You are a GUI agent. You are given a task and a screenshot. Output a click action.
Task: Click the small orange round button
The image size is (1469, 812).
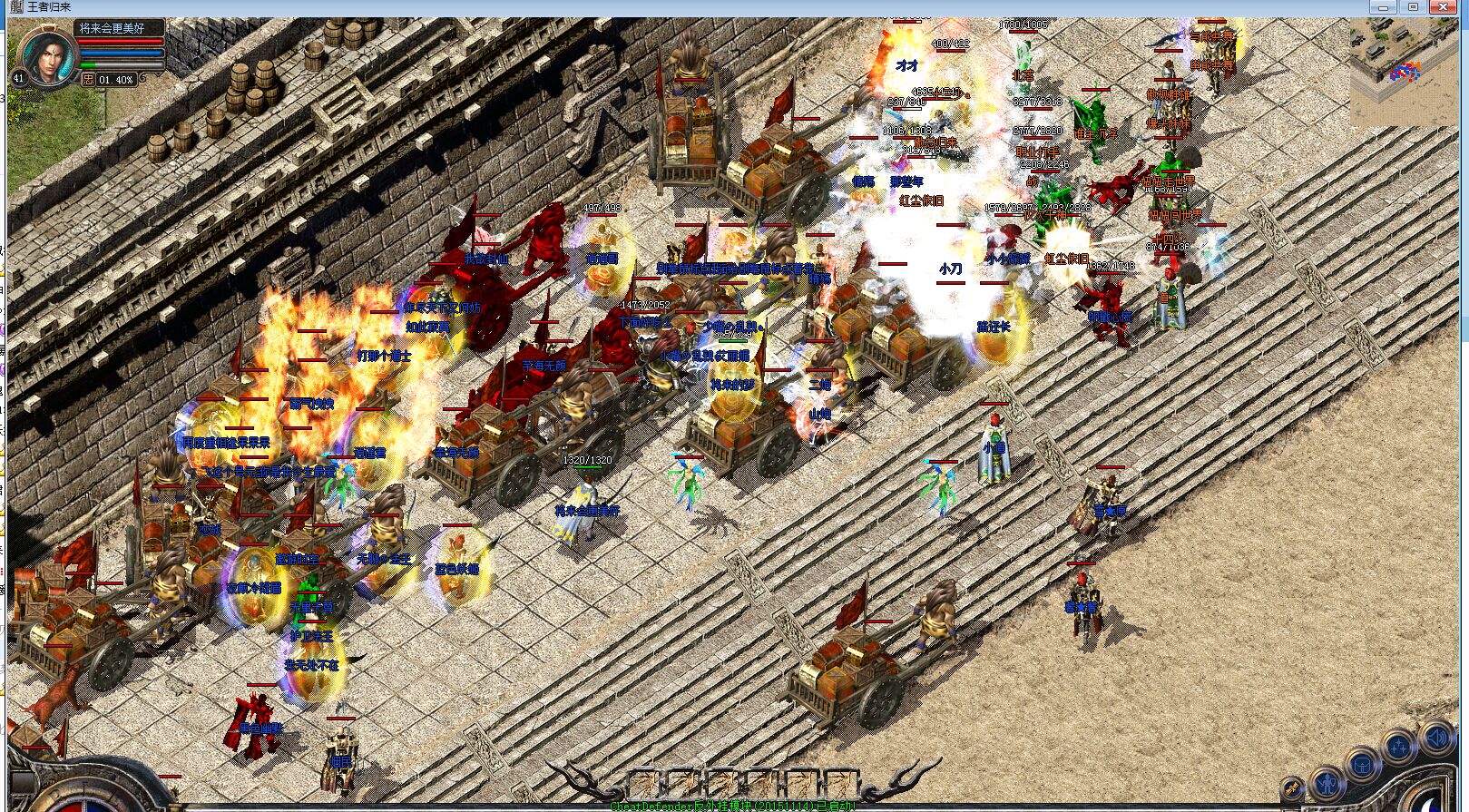[x=1292, y=788]
